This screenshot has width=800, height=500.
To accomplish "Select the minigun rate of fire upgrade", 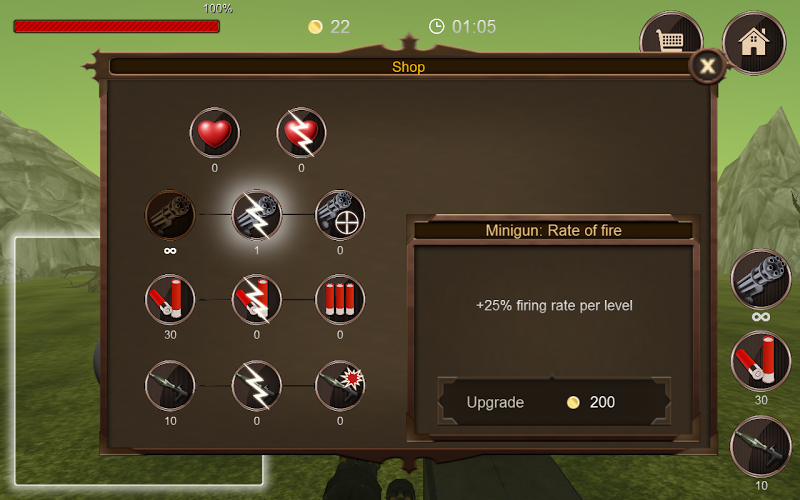I will (x=257, y=215).
